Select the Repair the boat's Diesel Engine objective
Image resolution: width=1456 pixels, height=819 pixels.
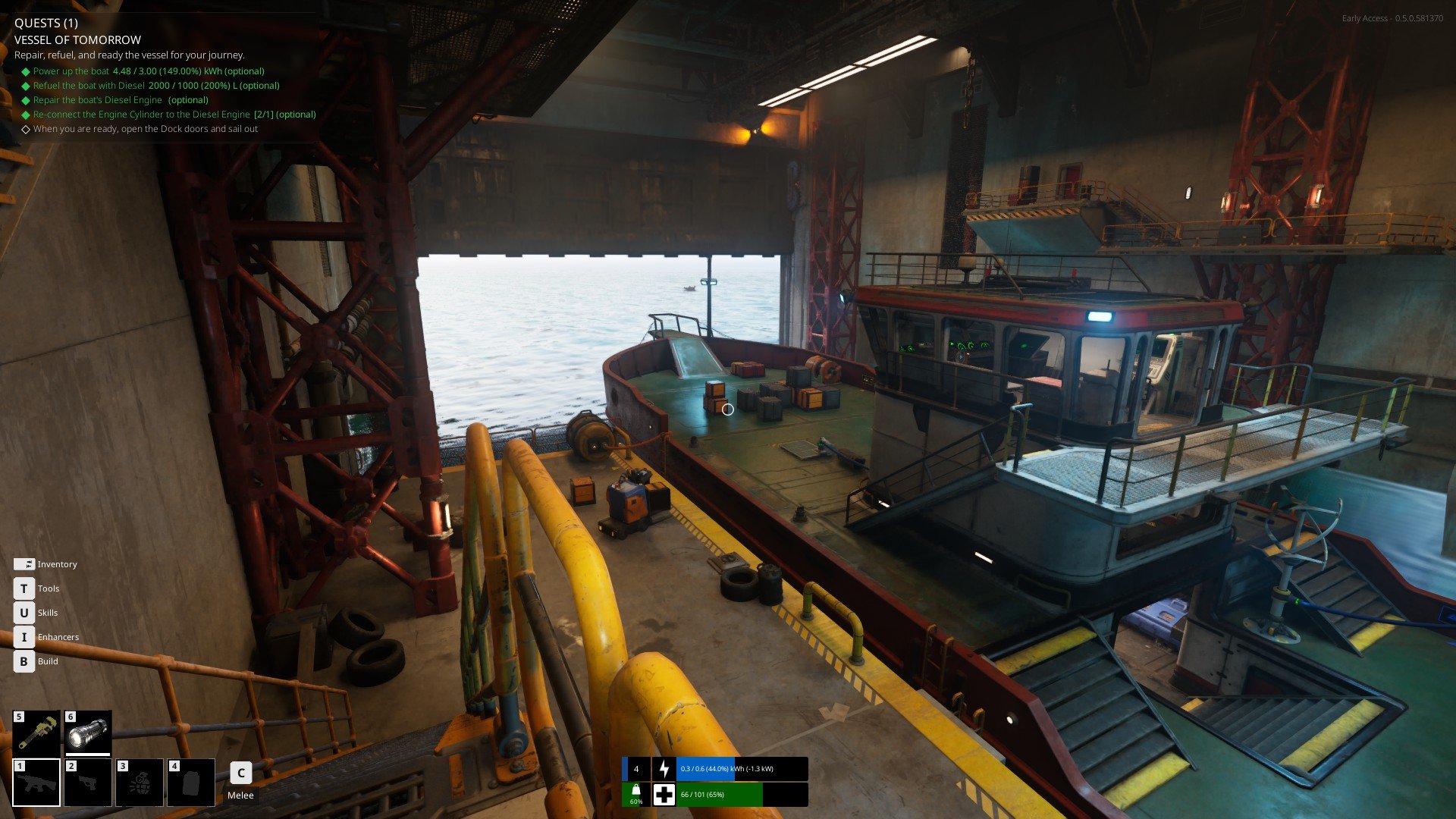pos(121,100)
